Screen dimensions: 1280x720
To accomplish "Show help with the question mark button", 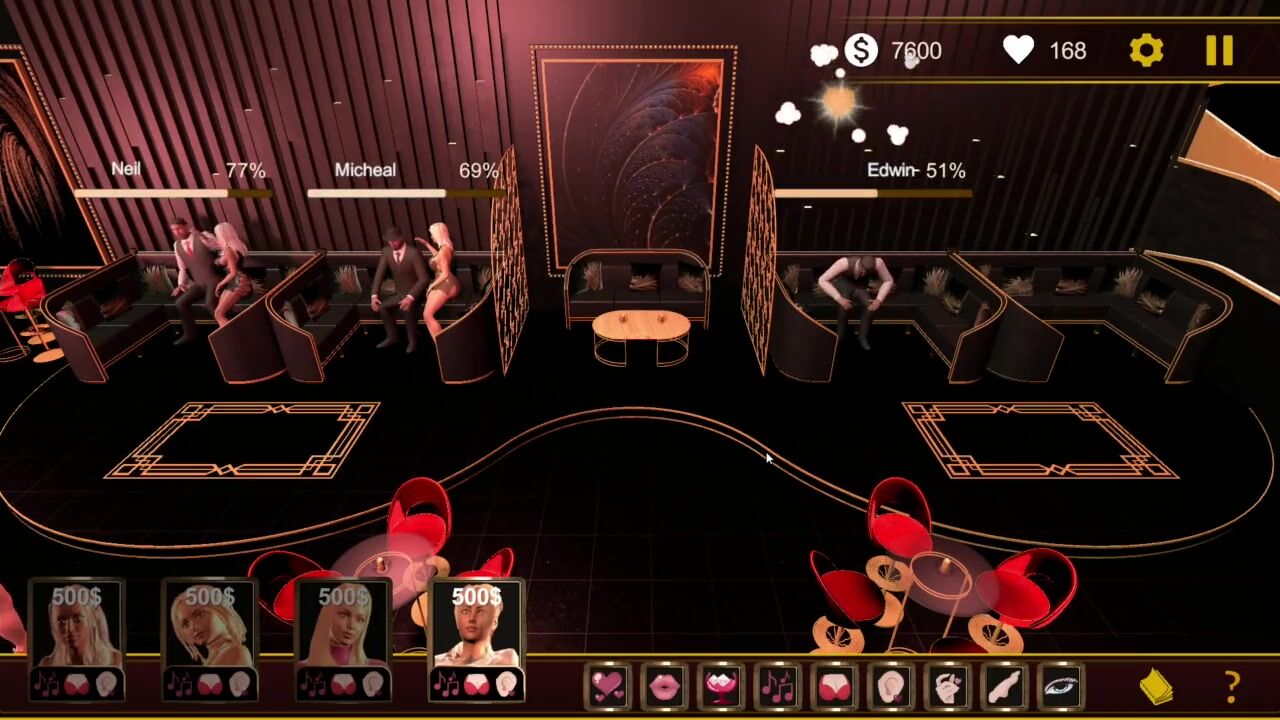I will (x=1232, y=686).
